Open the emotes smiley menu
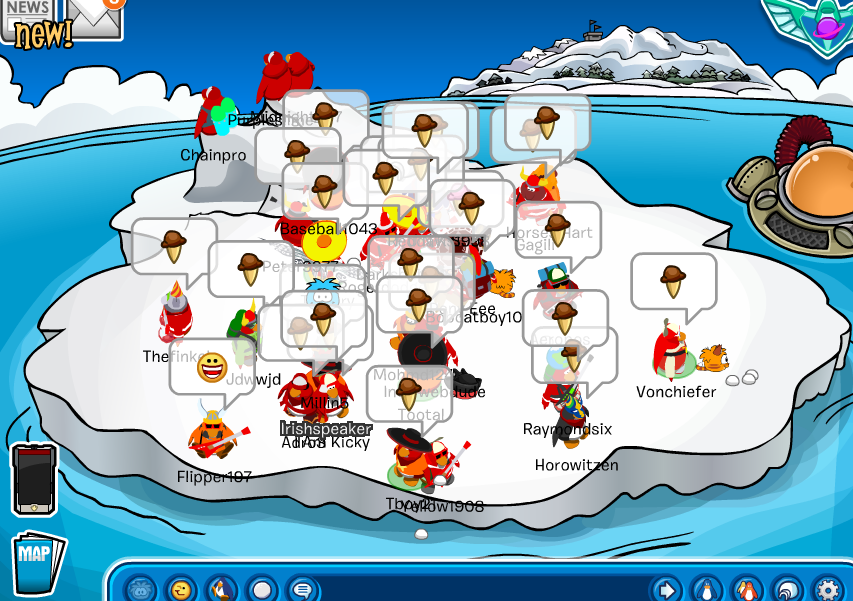This screenshot has height=601, width=853. 181,589
